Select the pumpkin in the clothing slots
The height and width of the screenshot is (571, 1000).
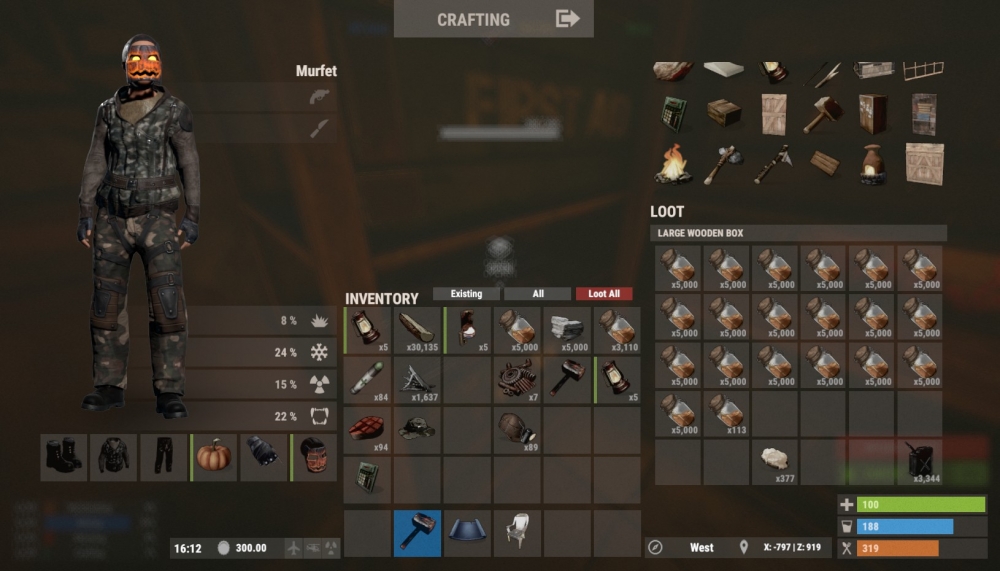click(x=214, y=457)
